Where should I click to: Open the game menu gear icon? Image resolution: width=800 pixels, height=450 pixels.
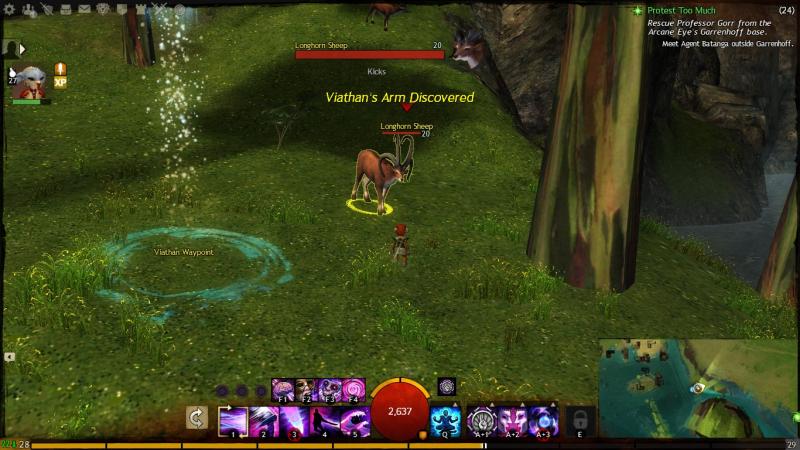[10, 10]
